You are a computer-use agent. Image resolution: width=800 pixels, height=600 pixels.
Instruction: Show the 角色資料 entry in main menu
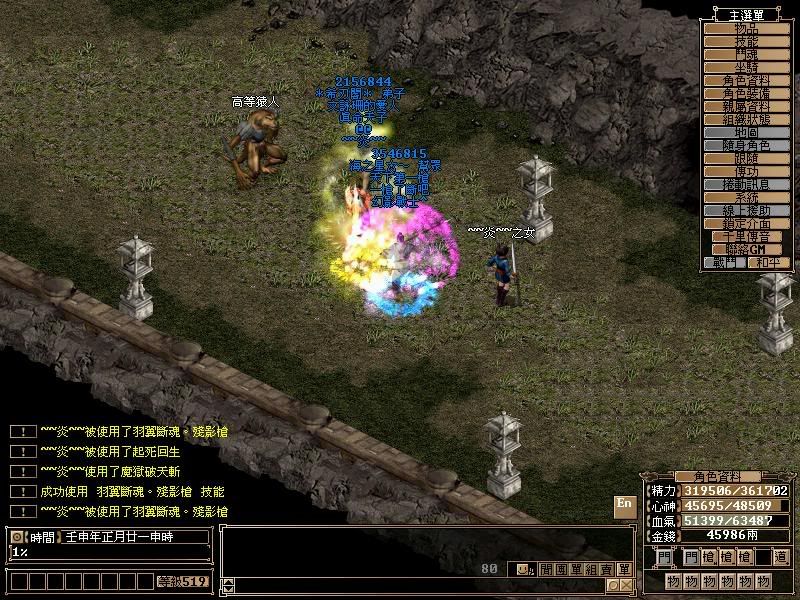(747, 80)
